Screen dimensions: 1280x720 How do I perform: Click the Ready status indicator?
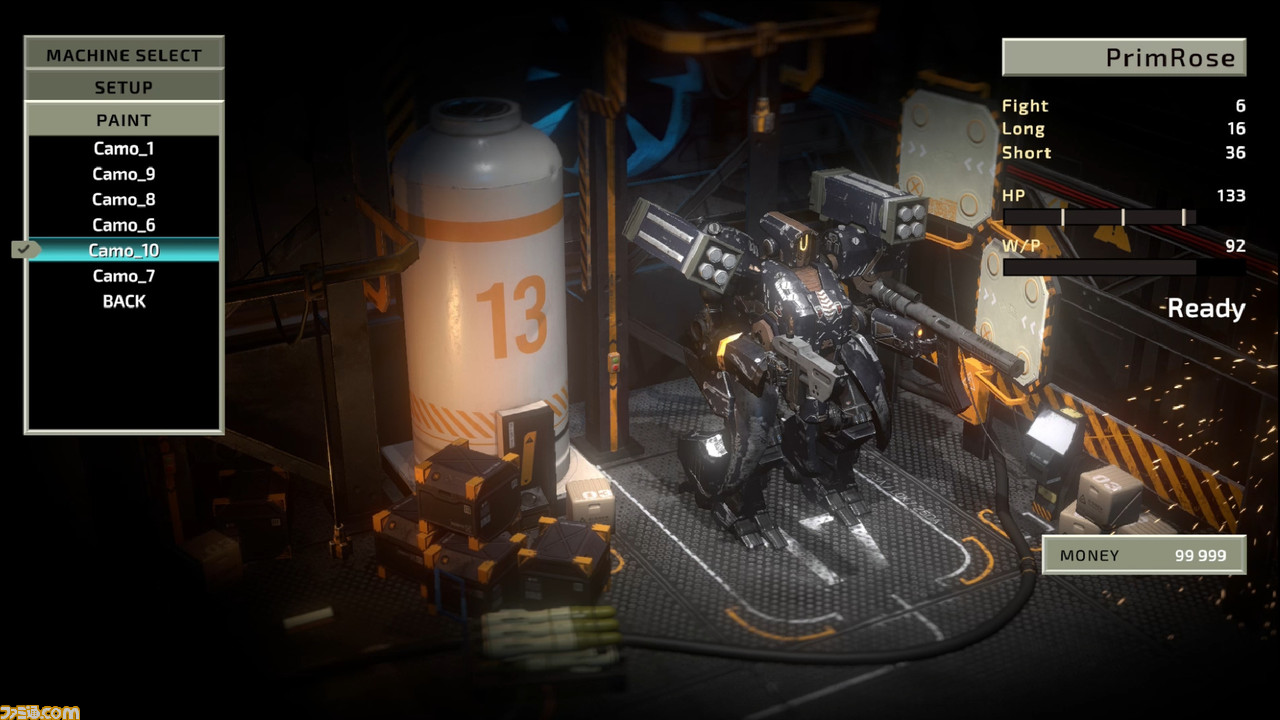tap(1206, 308)
